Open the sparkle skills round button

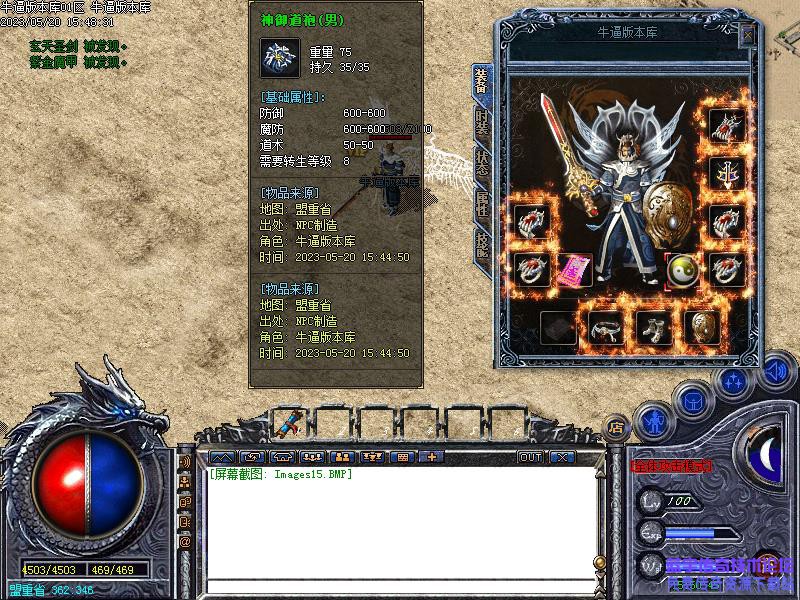tap(734, 381)
